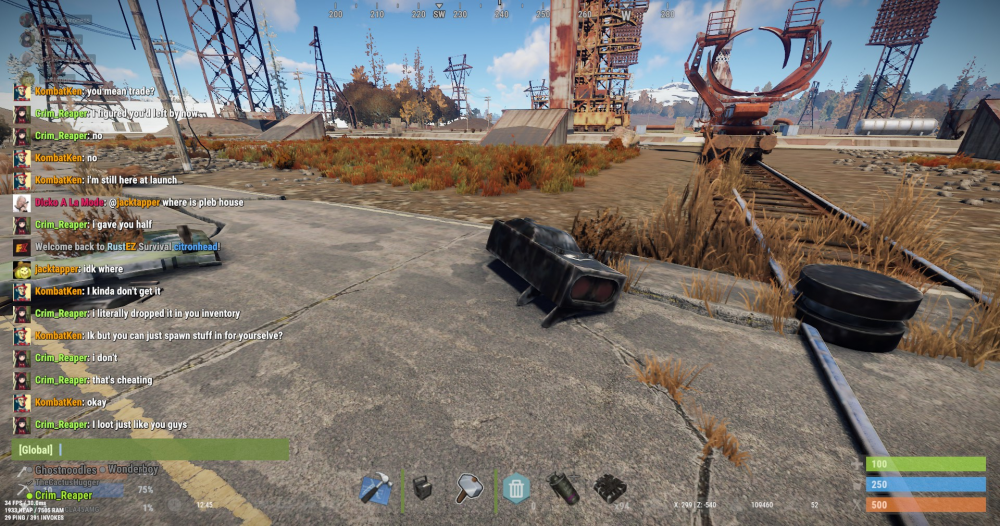Image resolution: width=1000 pixels, height=526 pixels.
Task: Select the building plan hotbar slot
Action: pyautogui.click(x=374, y=489)
